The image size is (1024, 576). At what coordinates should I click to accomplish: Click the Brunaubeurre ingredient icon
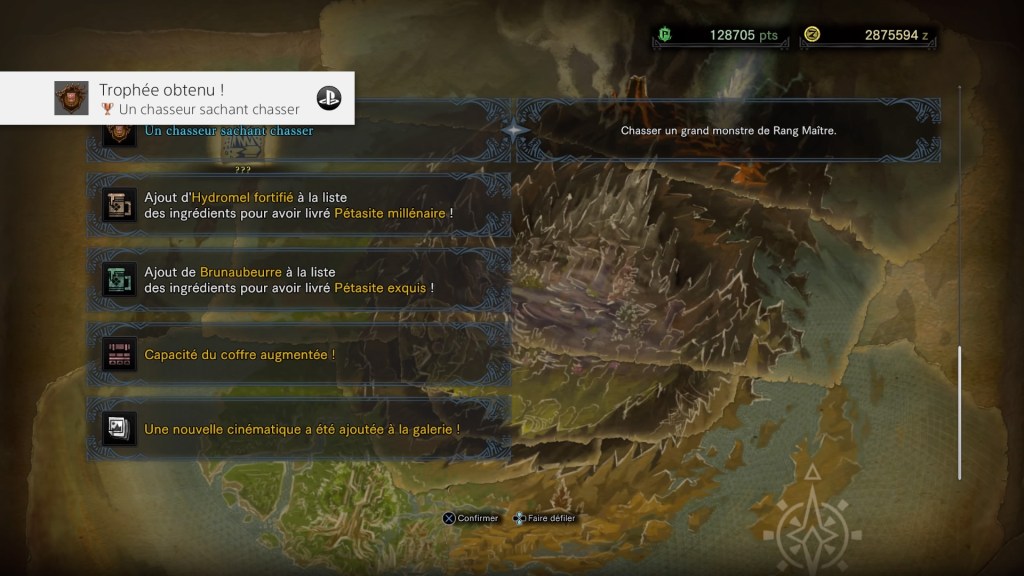click(x=119, y=280)
